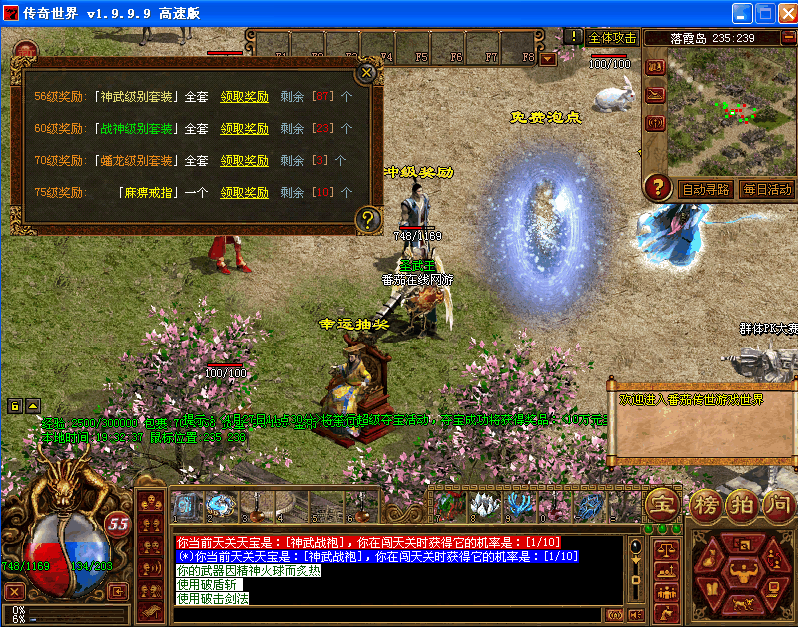798x627 pixels.
Task: Open the minimap question mark help
Action: pyautogui.click(x=657, y=187)
